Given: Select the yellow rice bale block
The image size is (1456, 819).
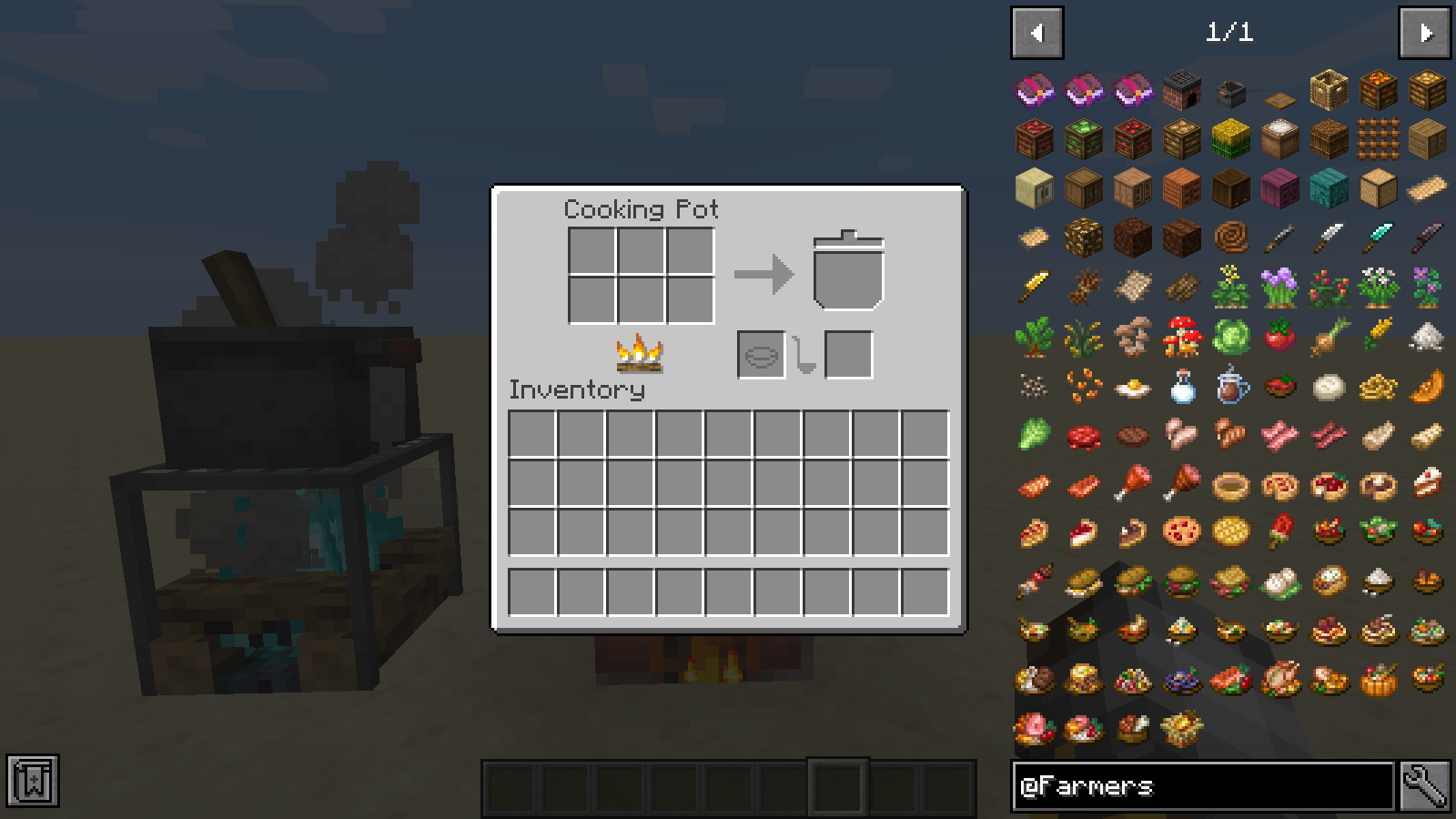Looking at the screenshot, I should (x=1230, y=140).
